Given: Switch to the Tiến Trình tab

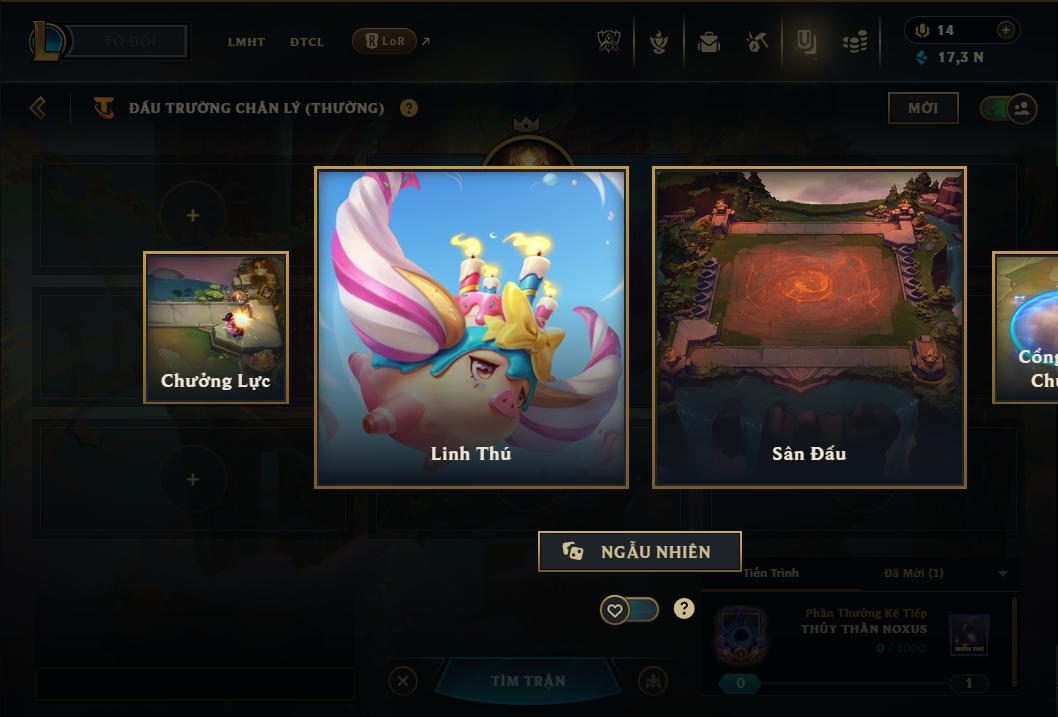Looking at the screenshot, I should [771, 573].
